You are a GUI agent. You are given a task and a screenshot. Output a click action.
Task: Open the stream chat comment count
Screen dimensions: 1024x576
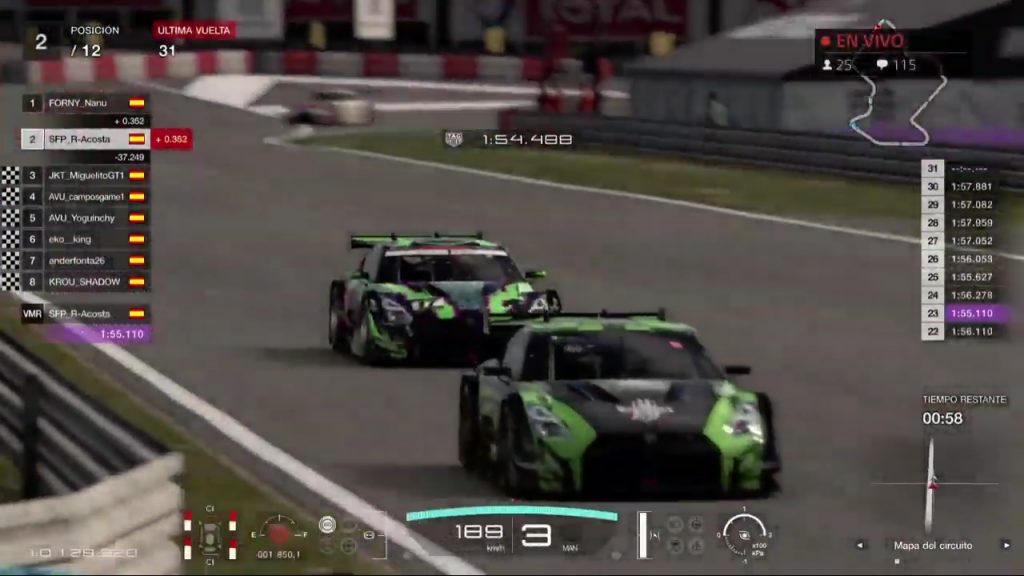click(x=895, y=65)
